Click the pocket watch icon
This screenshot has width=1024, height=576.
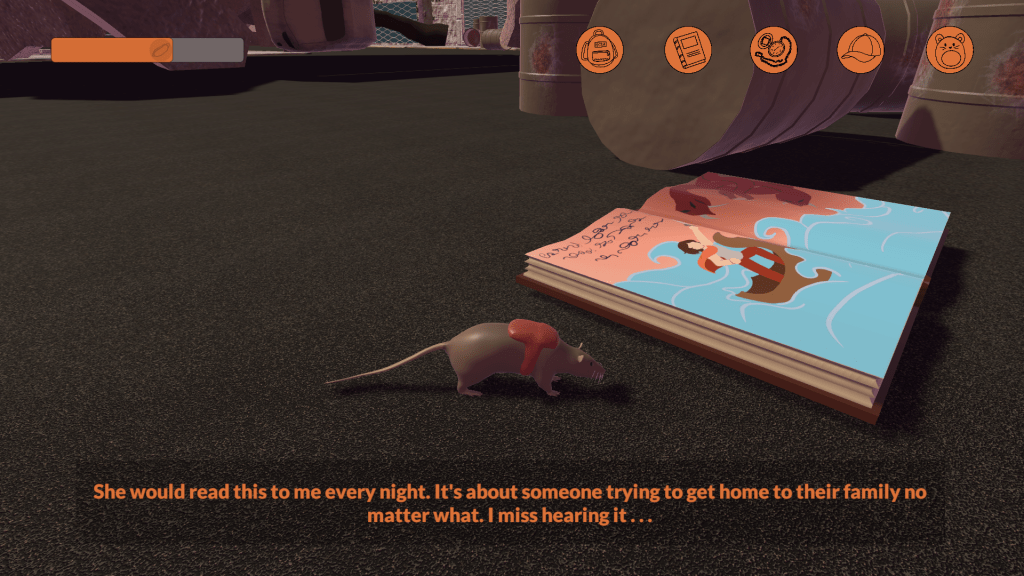[x=774, y=49]
